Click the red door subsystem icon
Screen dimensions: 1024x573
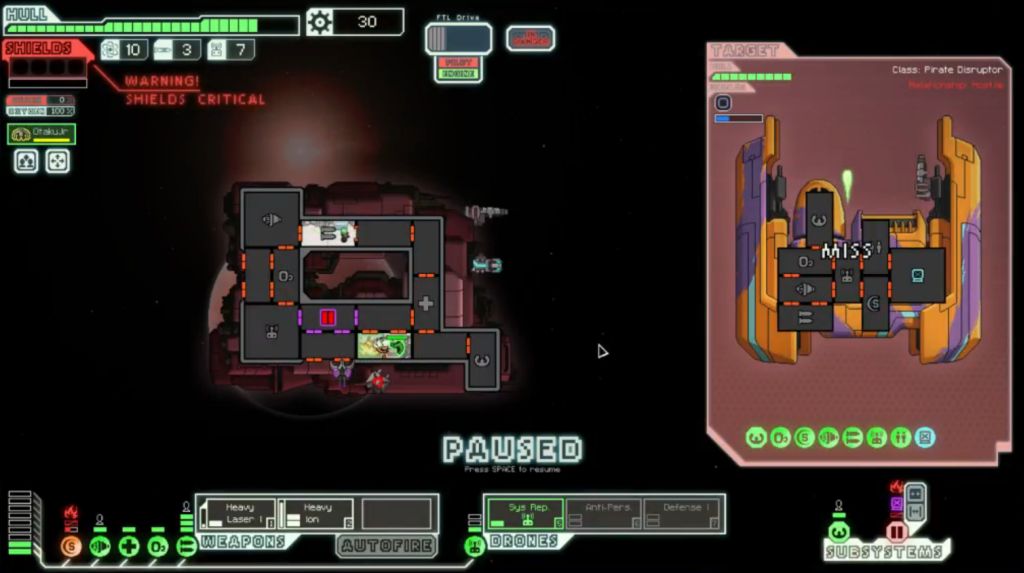click(896, 532)
